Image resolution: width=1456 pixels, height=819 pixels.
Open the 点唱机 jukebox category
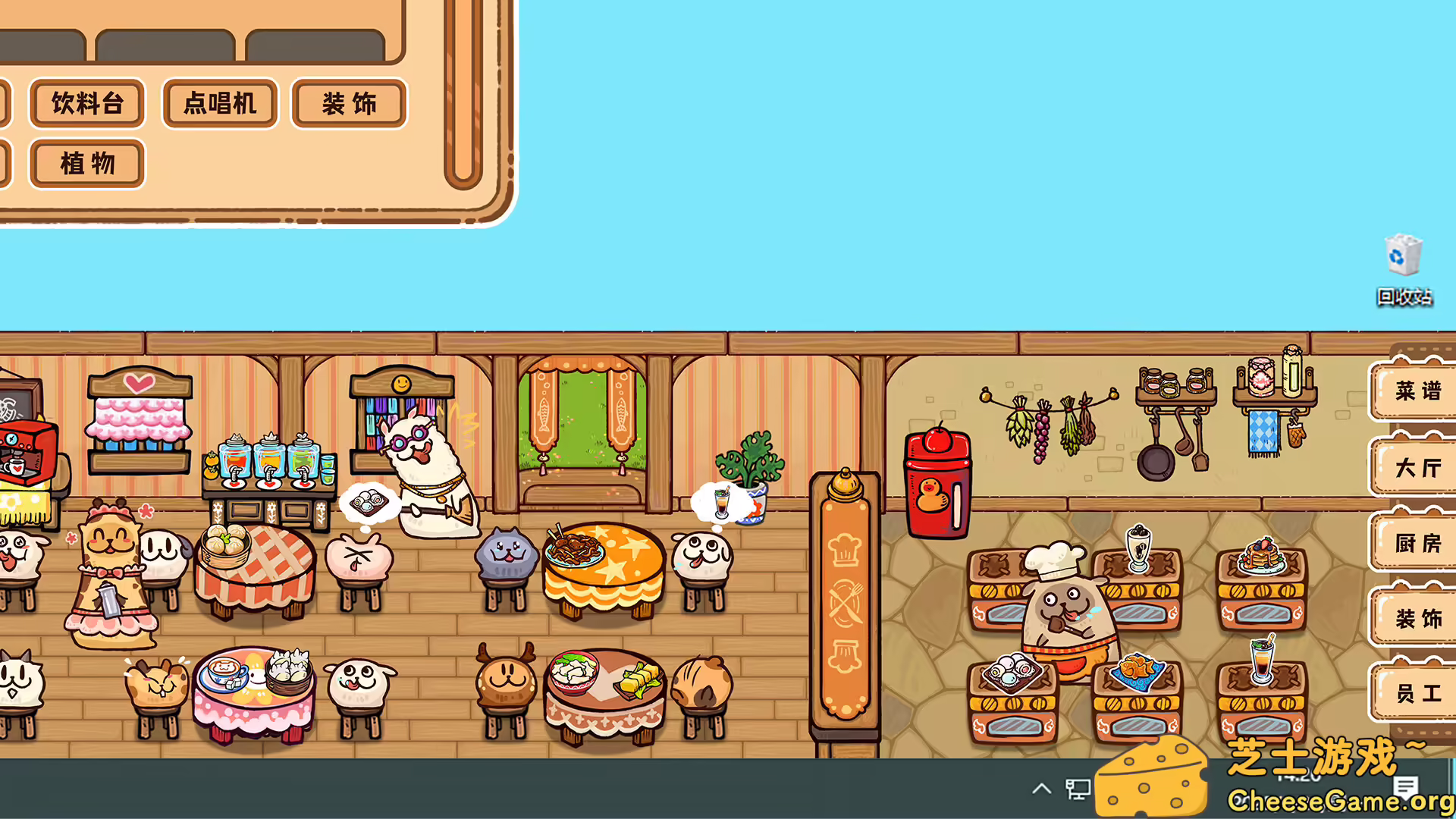(x=218, y=104)
